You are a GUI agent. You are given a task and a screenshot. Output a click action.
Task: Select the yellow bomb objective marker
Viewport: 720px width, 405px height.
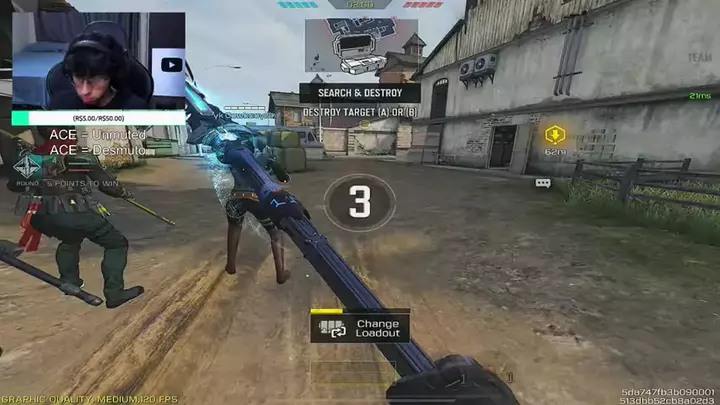[x=555, y=134]
